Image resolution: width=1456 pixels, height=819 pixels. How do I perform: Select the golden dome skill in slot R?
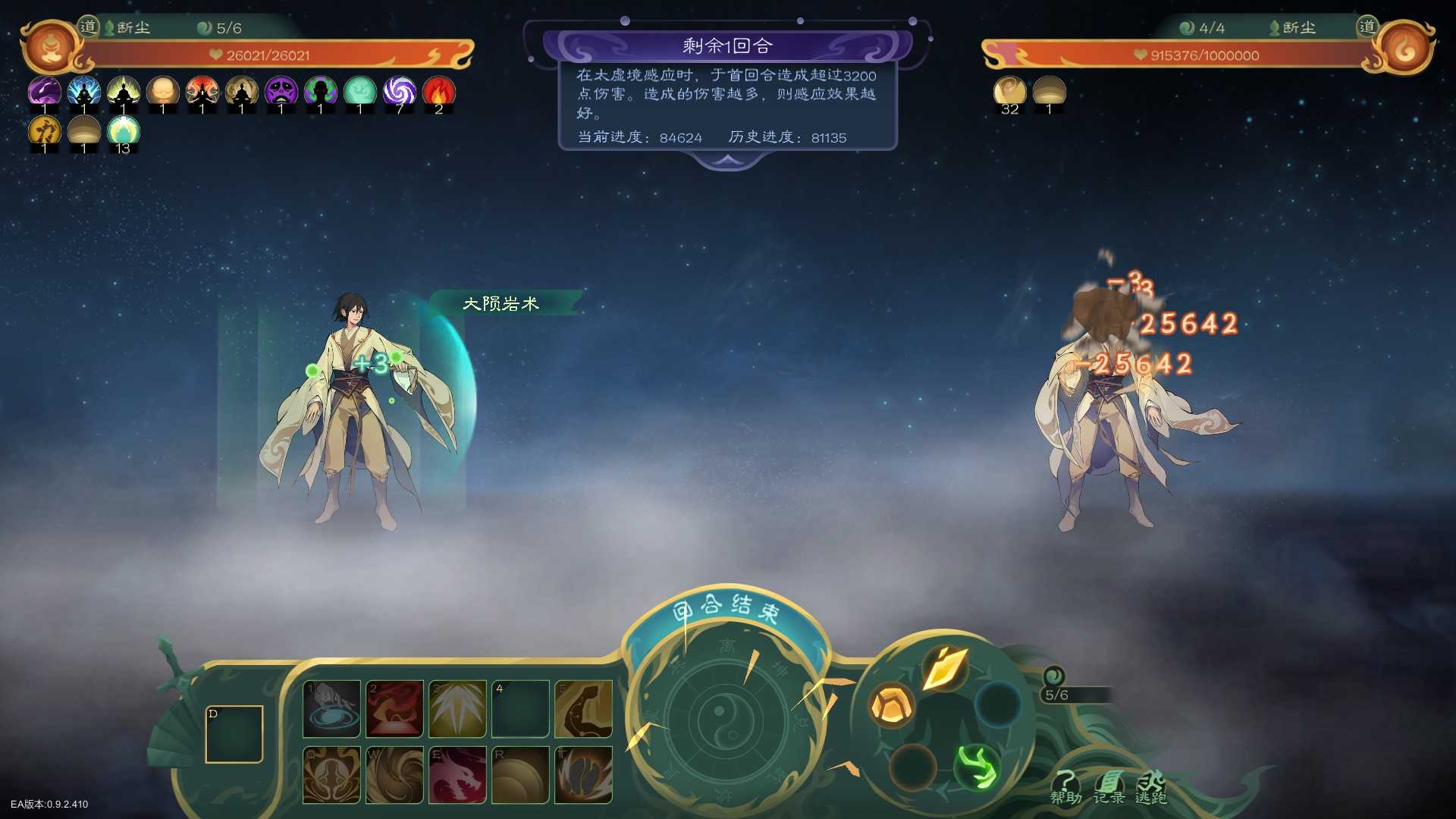(520, 775)
